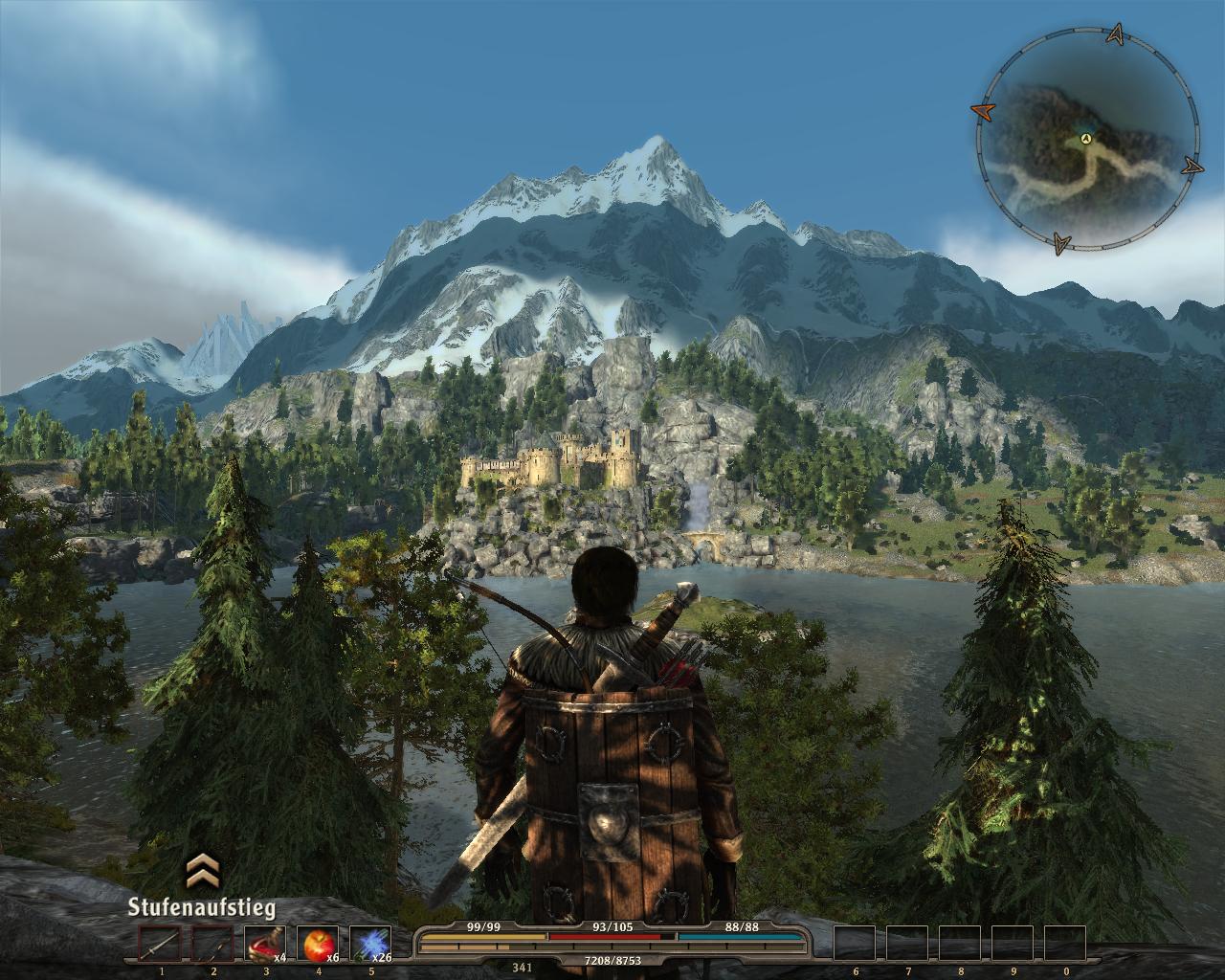Click the circular minimap
This screenshot has height=980, width=1225.
tap(1087, 140)
